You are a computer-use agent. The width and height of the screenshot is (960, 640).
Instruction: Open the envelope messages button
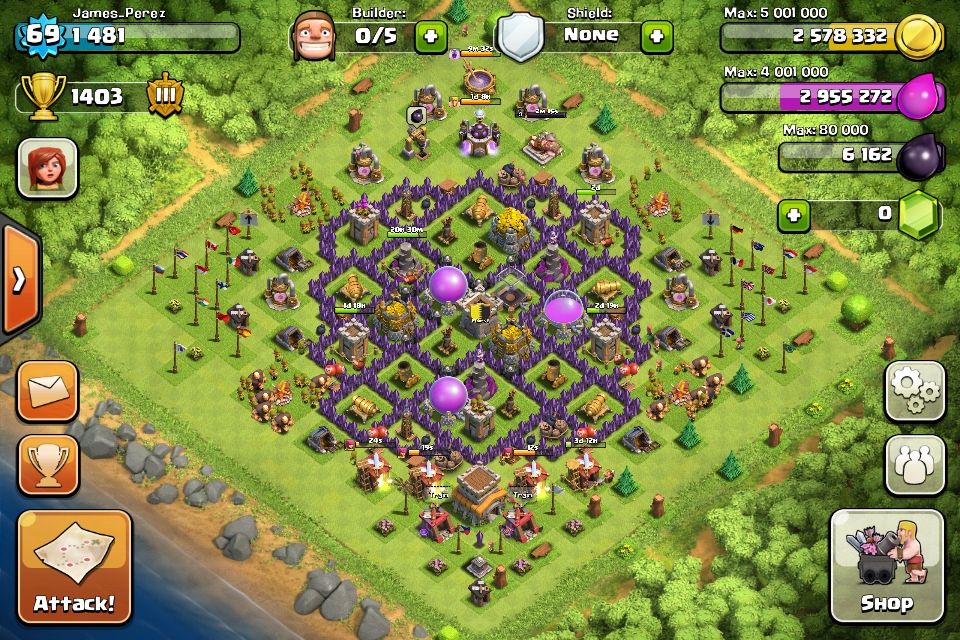(47, 391)
